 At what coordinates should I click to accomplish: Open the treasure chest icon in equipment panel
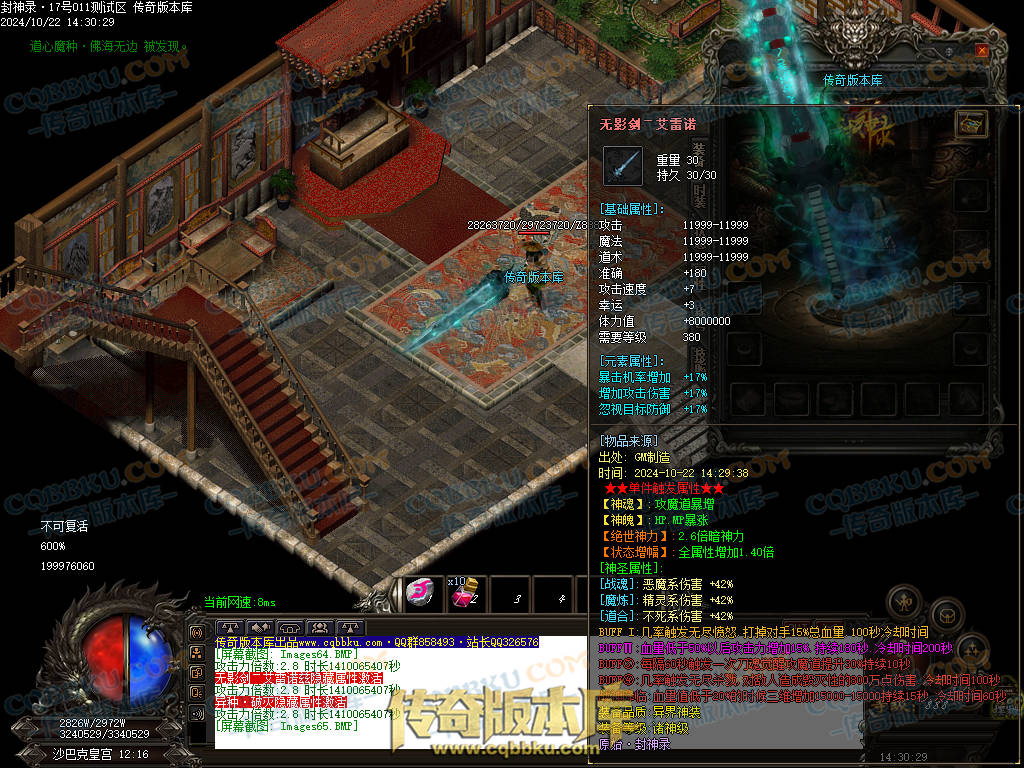971,123
